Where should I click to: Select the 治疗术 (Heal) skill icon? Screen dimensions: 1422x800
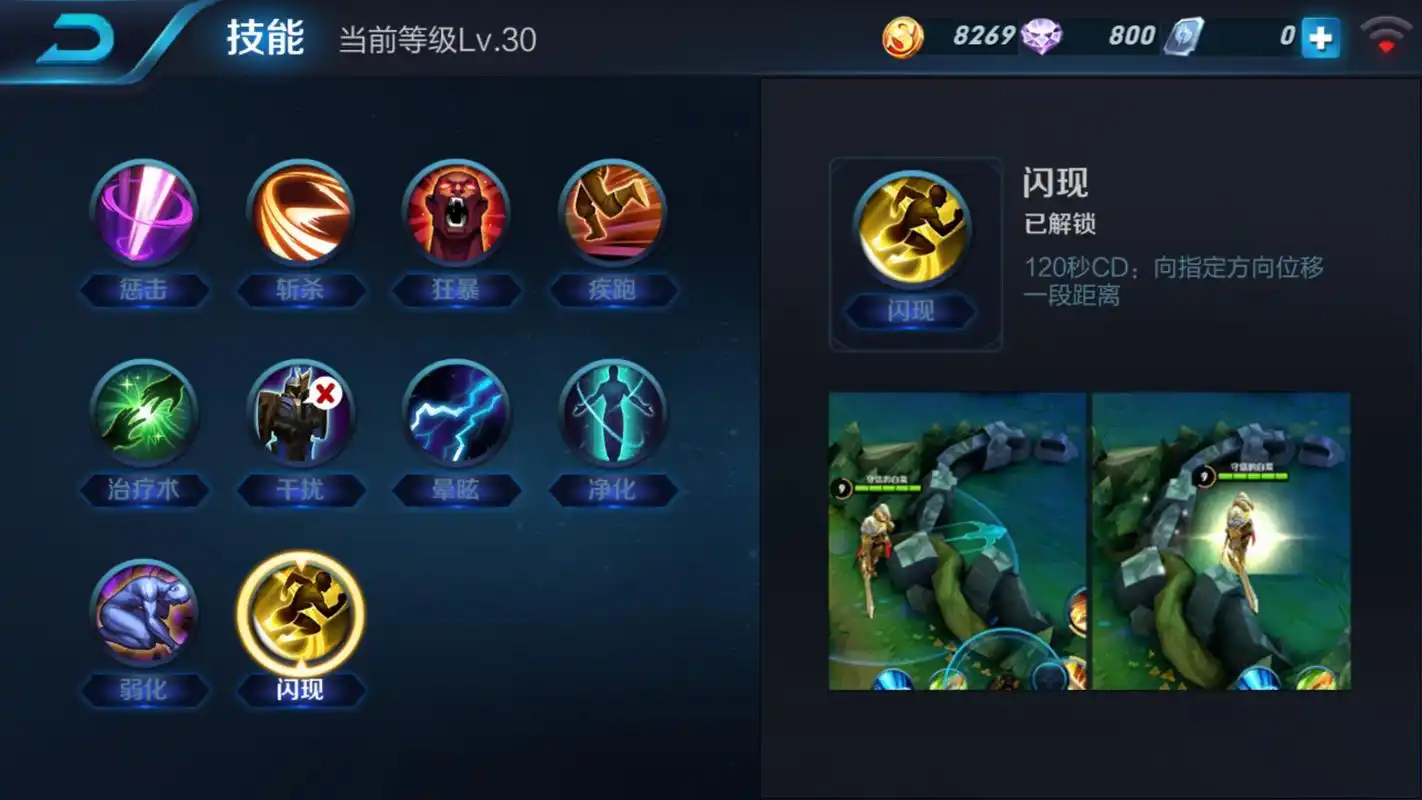[145, 412]
